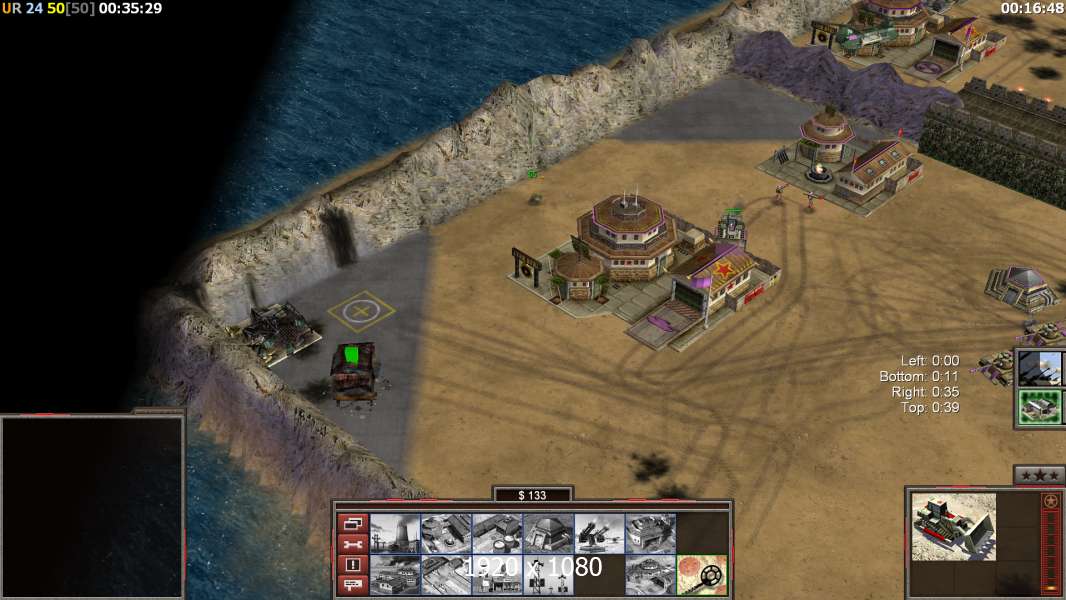Click on the minimap panel
The image size is (1066, 600).
(92, 506)
